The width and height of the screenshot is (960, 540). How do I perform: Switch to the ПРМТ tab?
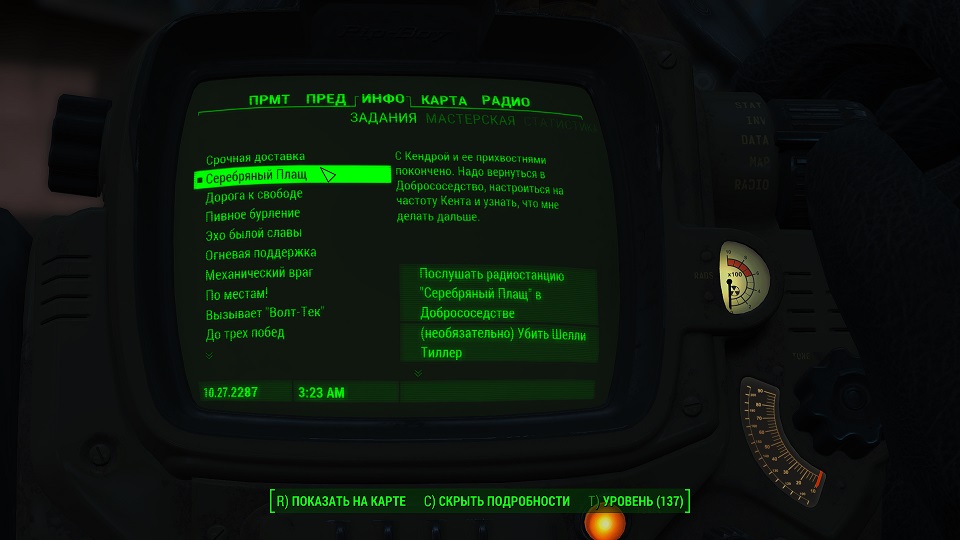pos(269,100)
